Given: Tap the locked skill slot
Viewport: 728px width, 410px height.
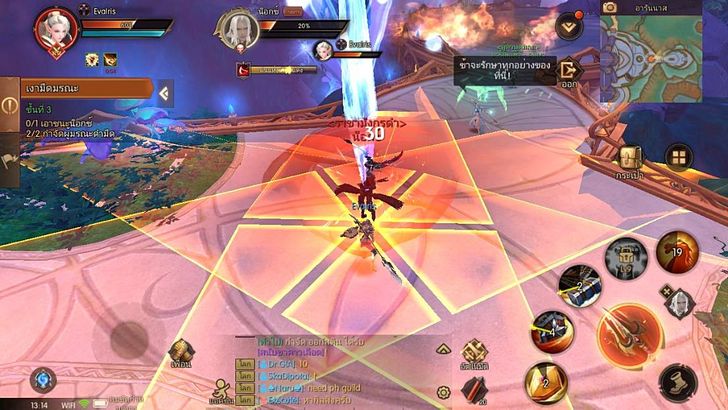Looking at the screenshot, I should (626, 258).
